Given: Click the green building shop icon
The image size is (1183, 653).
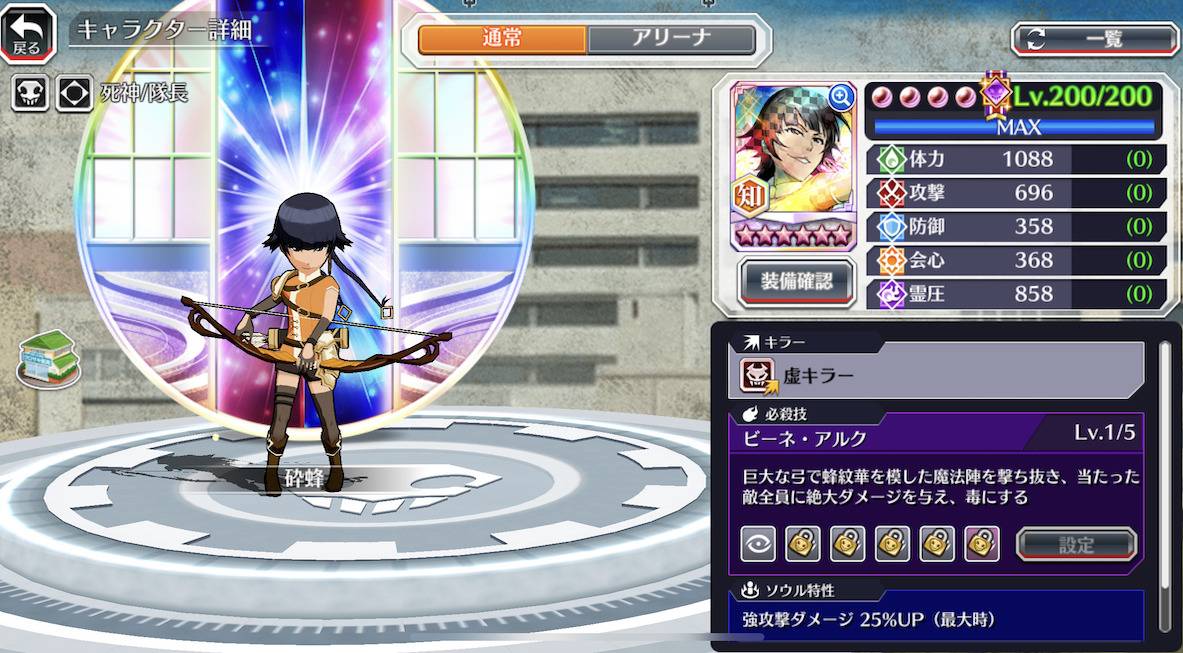Looking at the screenshot, I should [x=47, y=358].
